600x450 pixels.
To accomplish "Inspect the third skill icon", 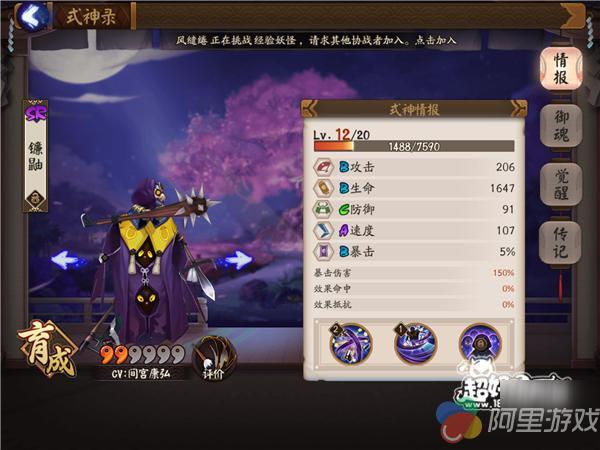I will (480, 343).
